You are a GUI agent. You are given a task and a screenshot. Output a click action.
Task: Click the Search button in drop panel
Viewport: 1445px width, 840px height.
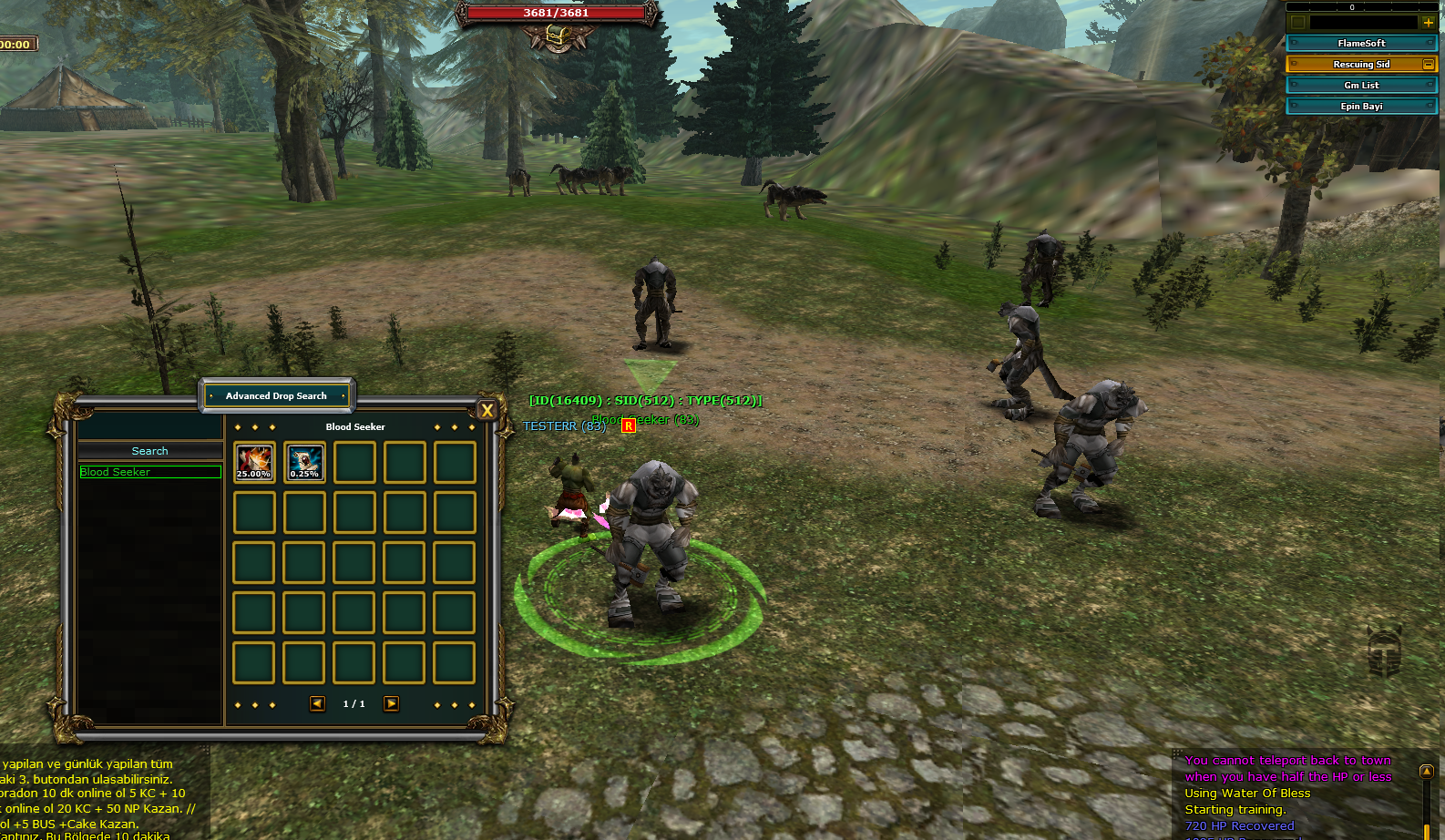(x=149, y=451)
